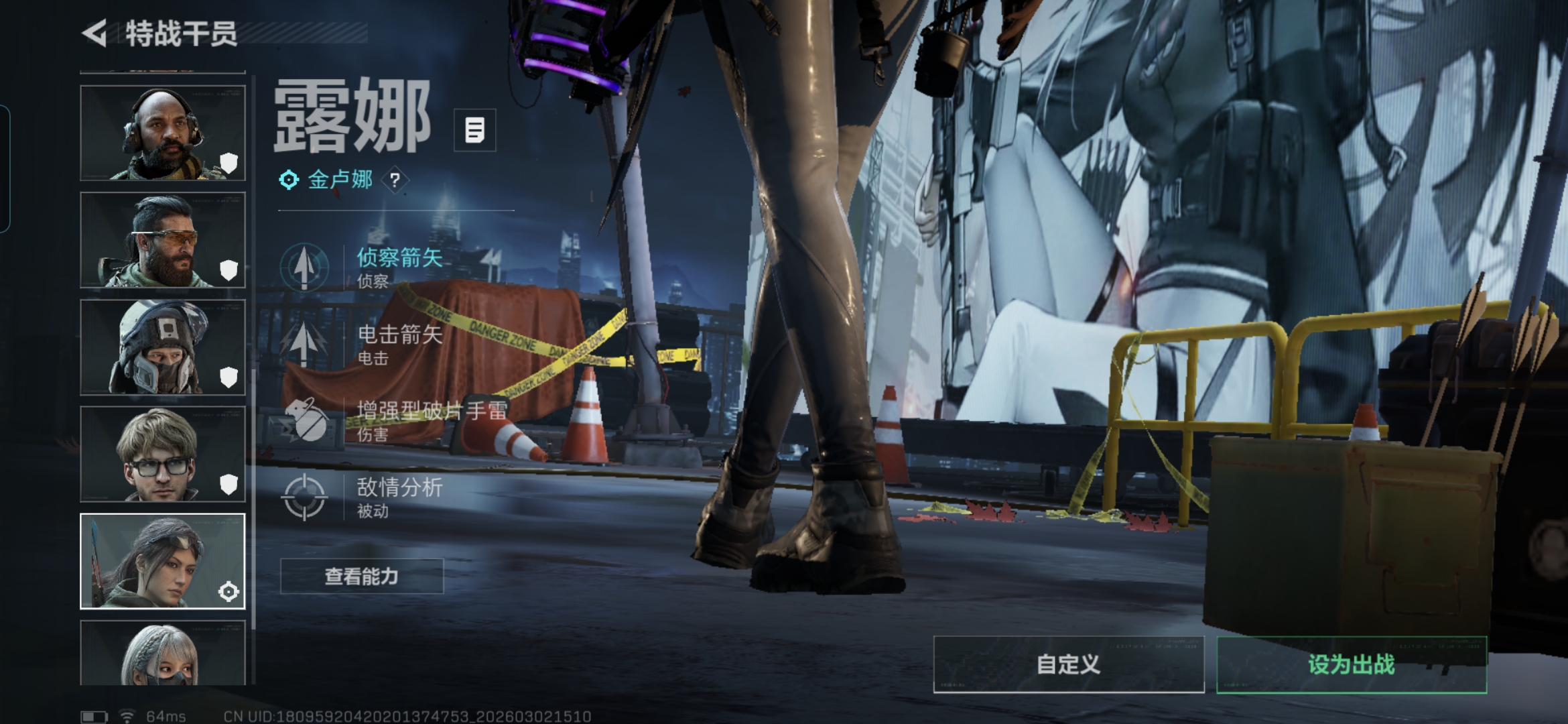Pick the operator with black-rimmed glasses
This screenshot has width=1568, height=724.
pos(163,454)
